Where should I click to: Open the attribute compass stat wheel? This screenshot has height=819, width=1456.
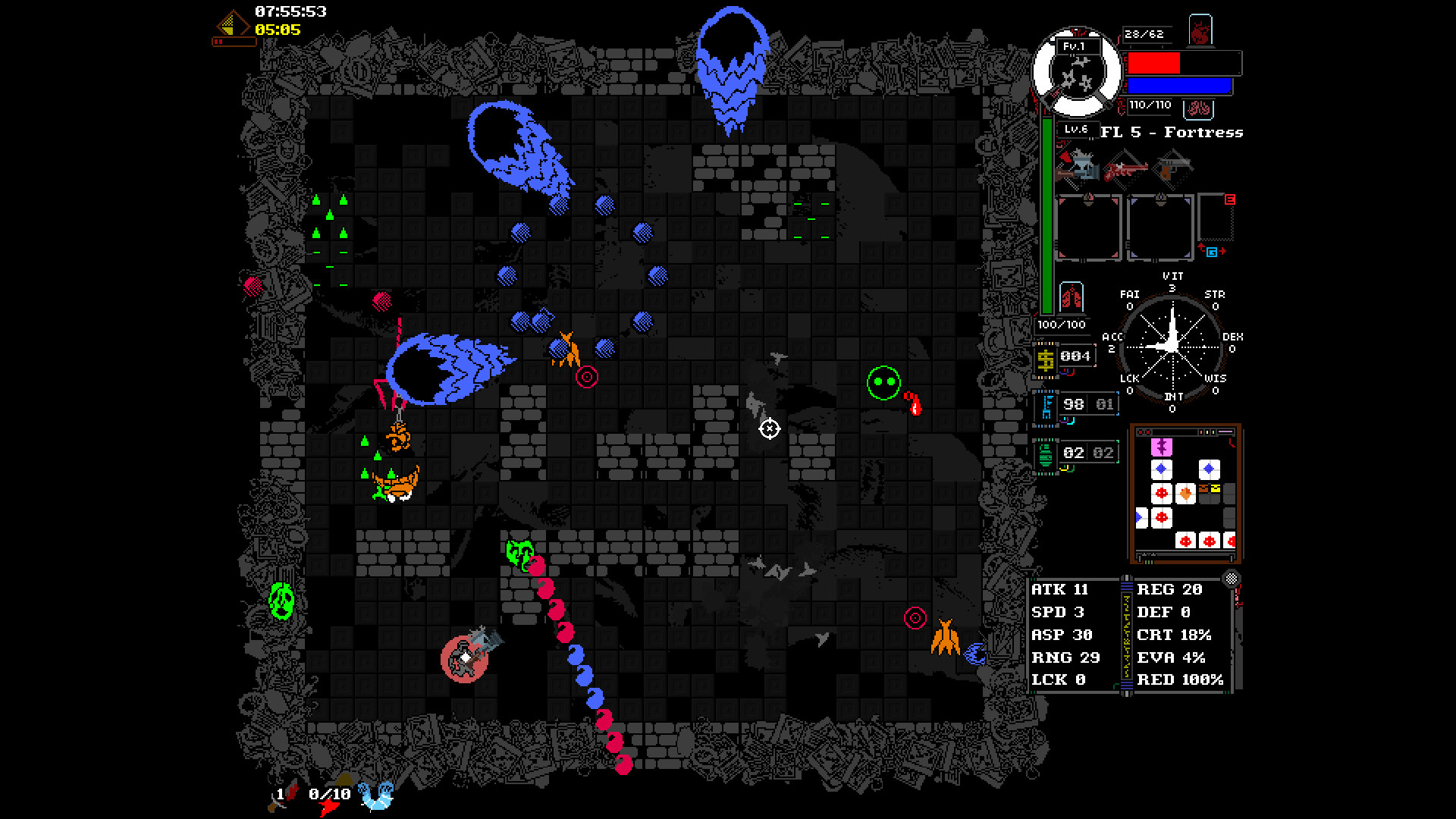[1172, 345]
